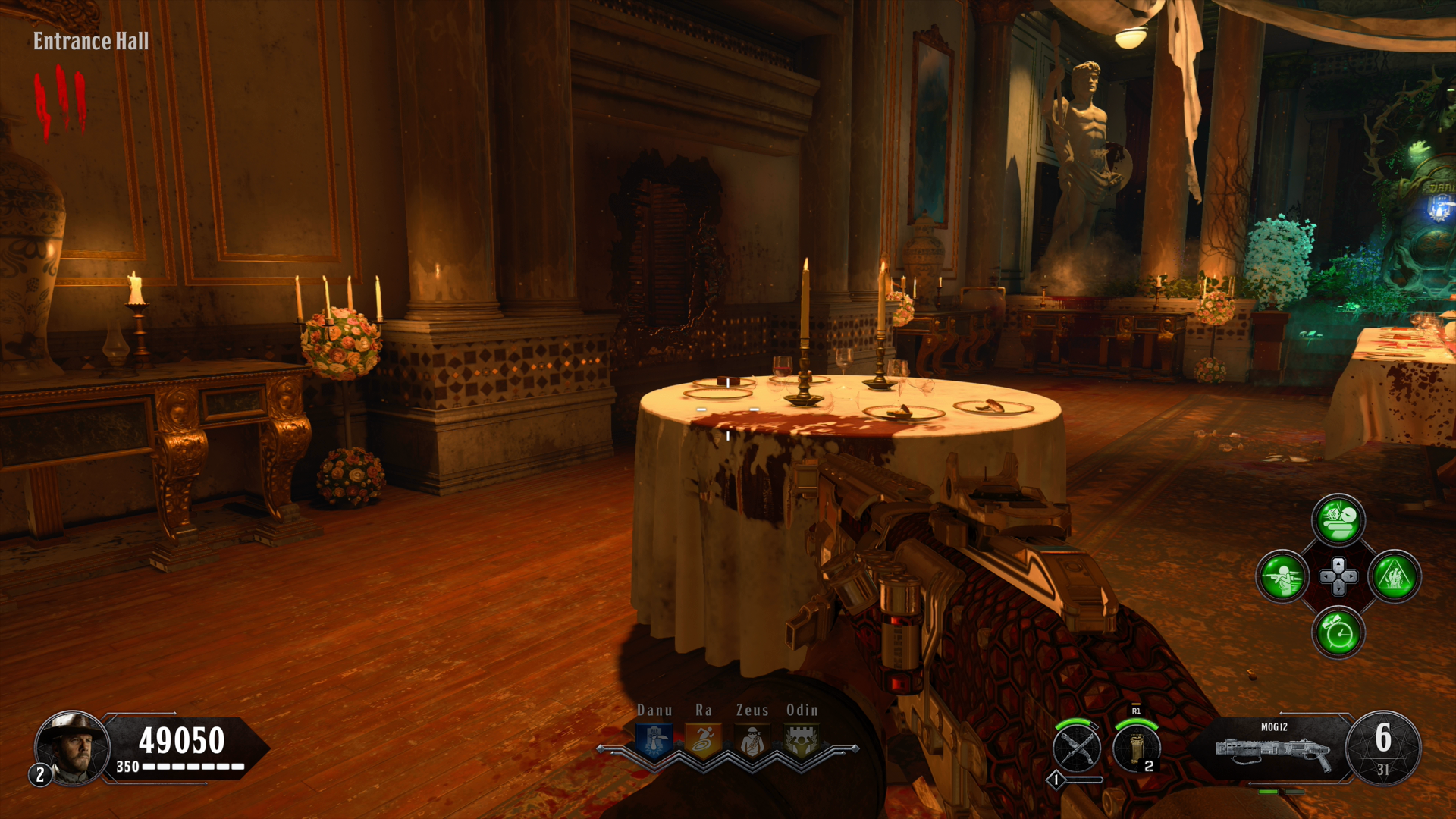The width and height of the screenshot is (1456, 819).
Task: Select the Odin fortress perk icon
Action: [802, 741]
